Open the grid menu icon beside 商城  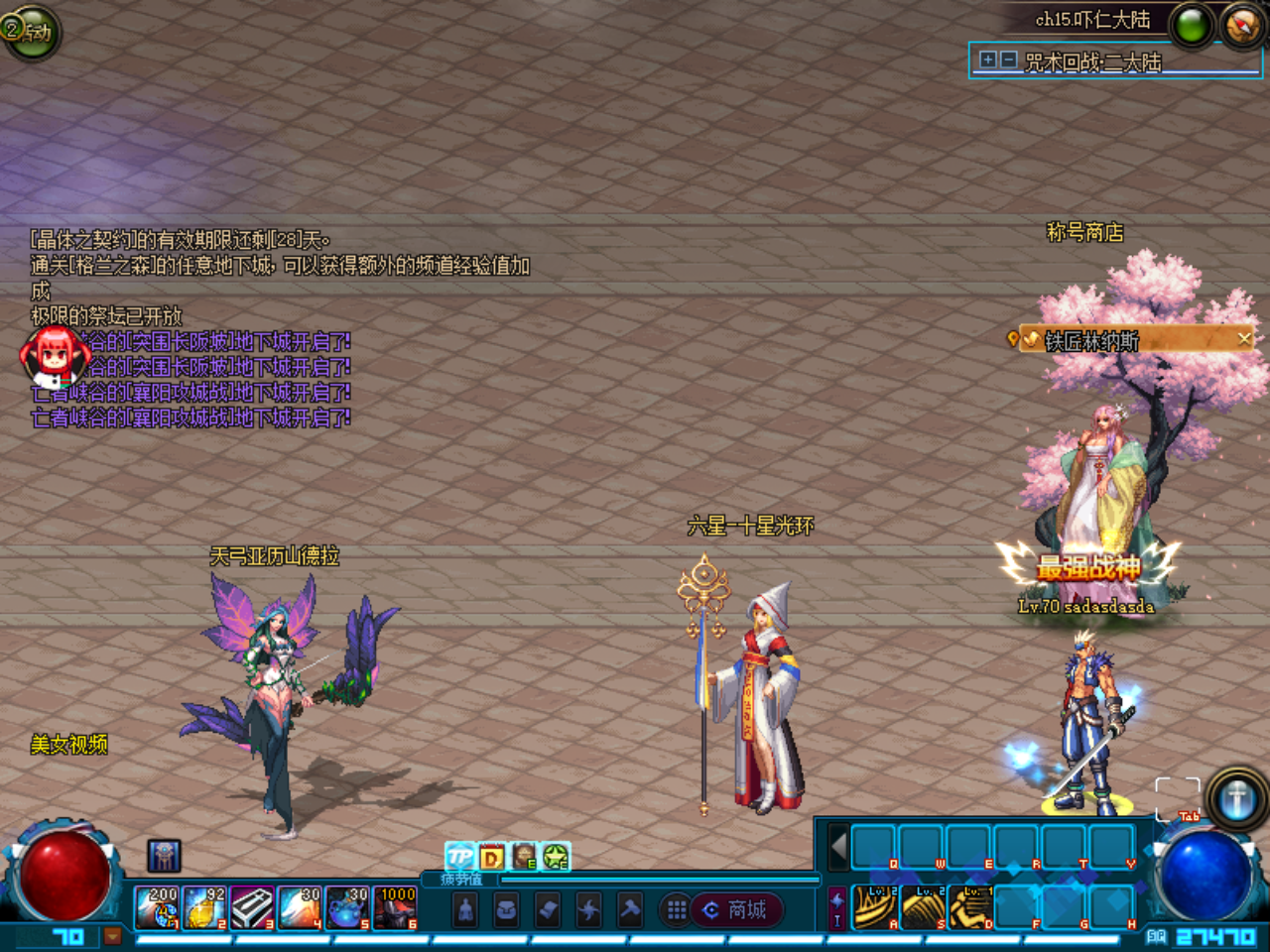click(x=677, y=910)
